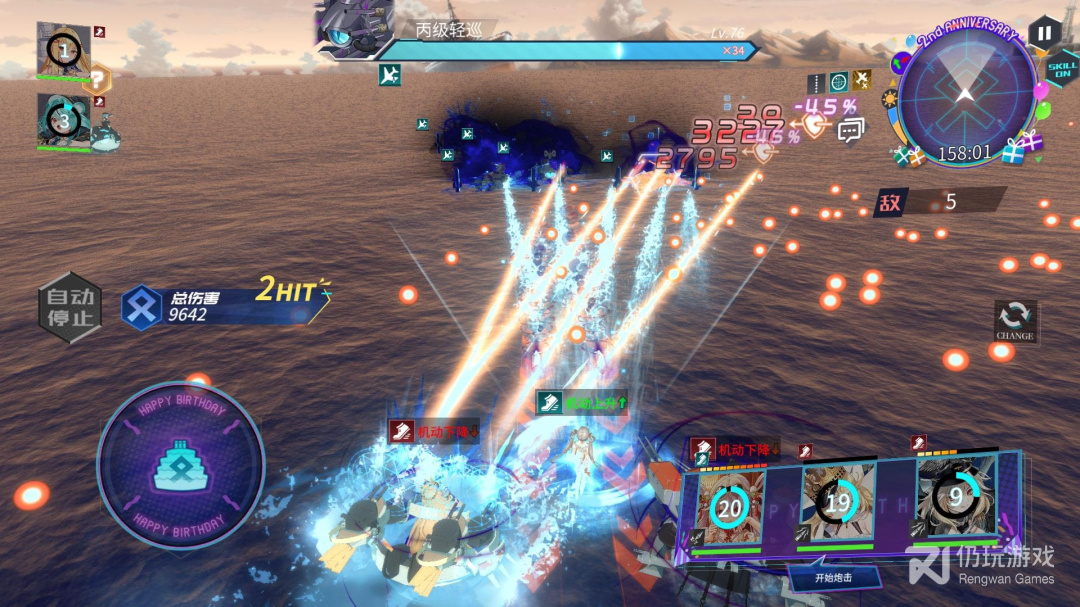Toggle the 自动停止 auto button

(x=69, y=307)
